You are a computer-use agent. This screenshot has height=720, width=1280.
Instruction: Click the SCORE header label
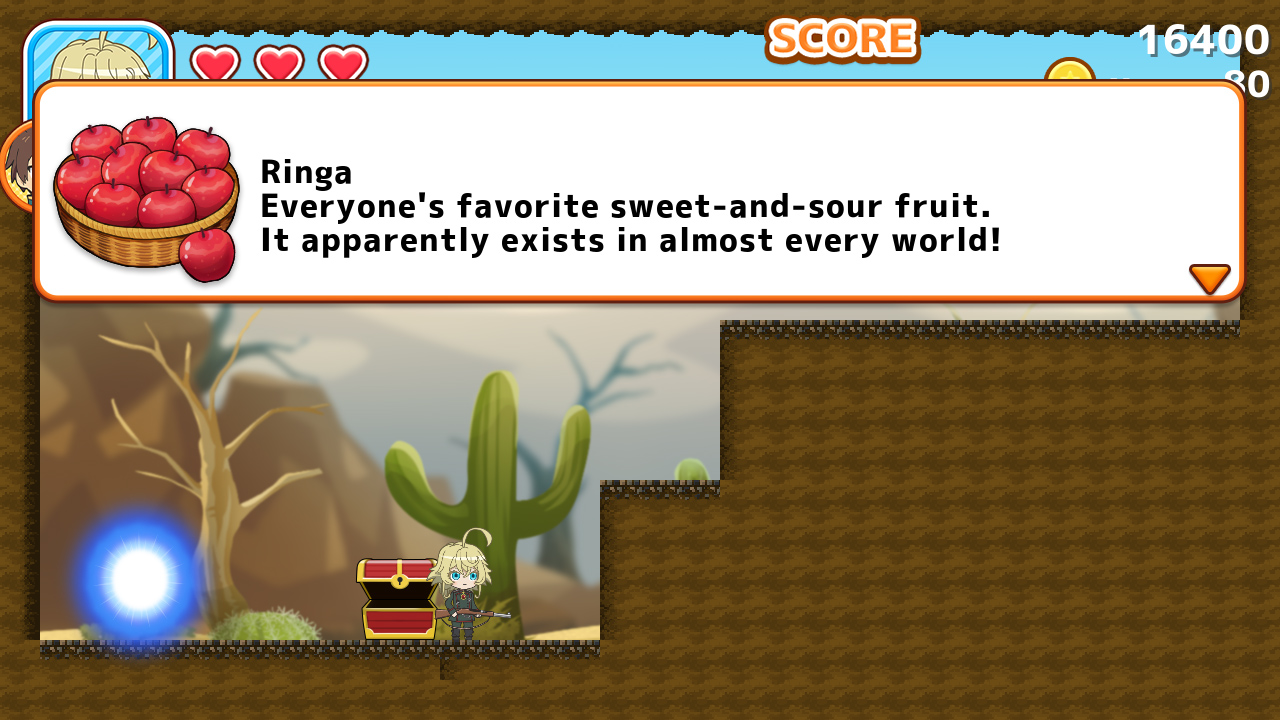[x=841, y=40]
